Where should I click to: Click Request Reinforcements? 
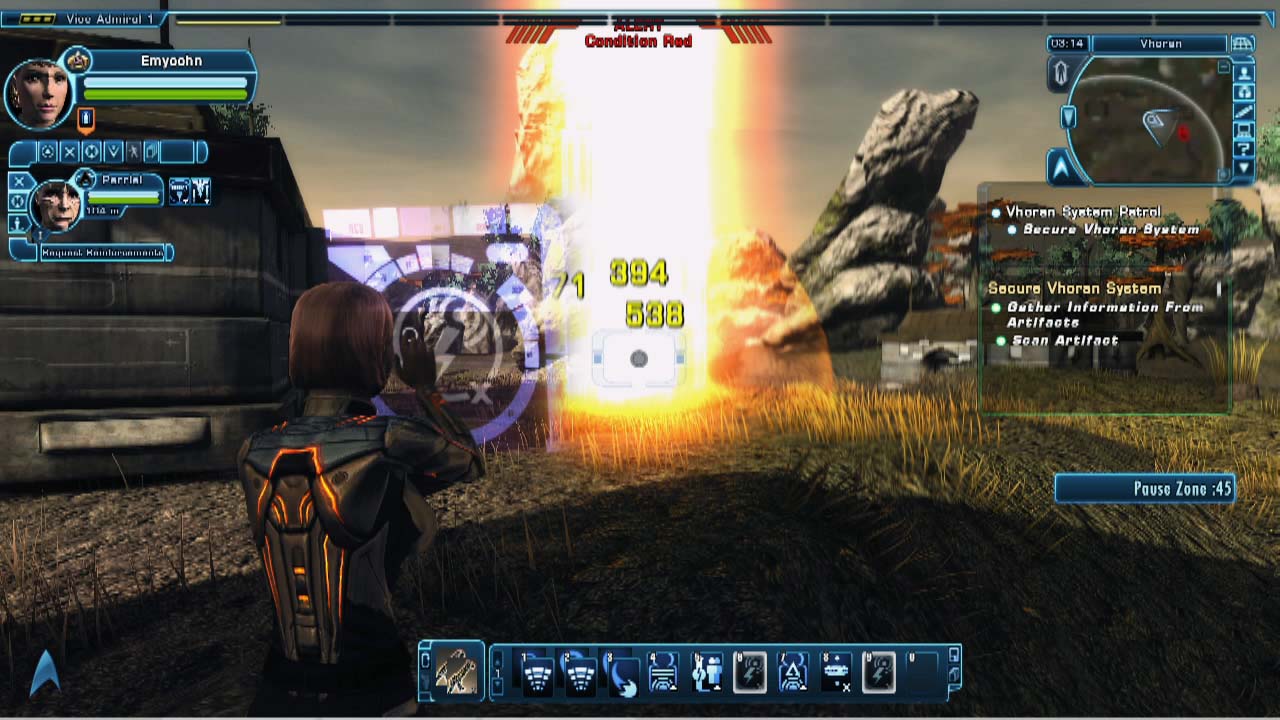[x=102, y=253]
